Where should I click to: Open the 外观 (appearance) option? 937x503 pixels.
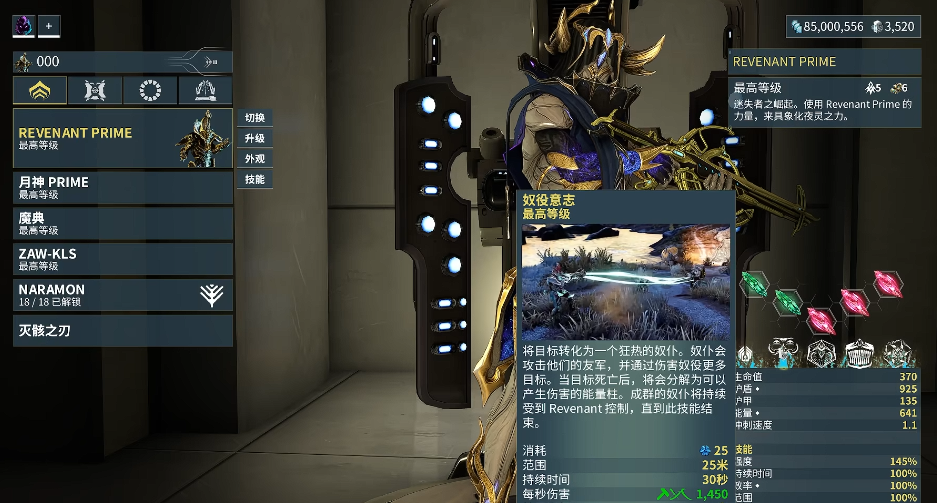pos(255,159)
